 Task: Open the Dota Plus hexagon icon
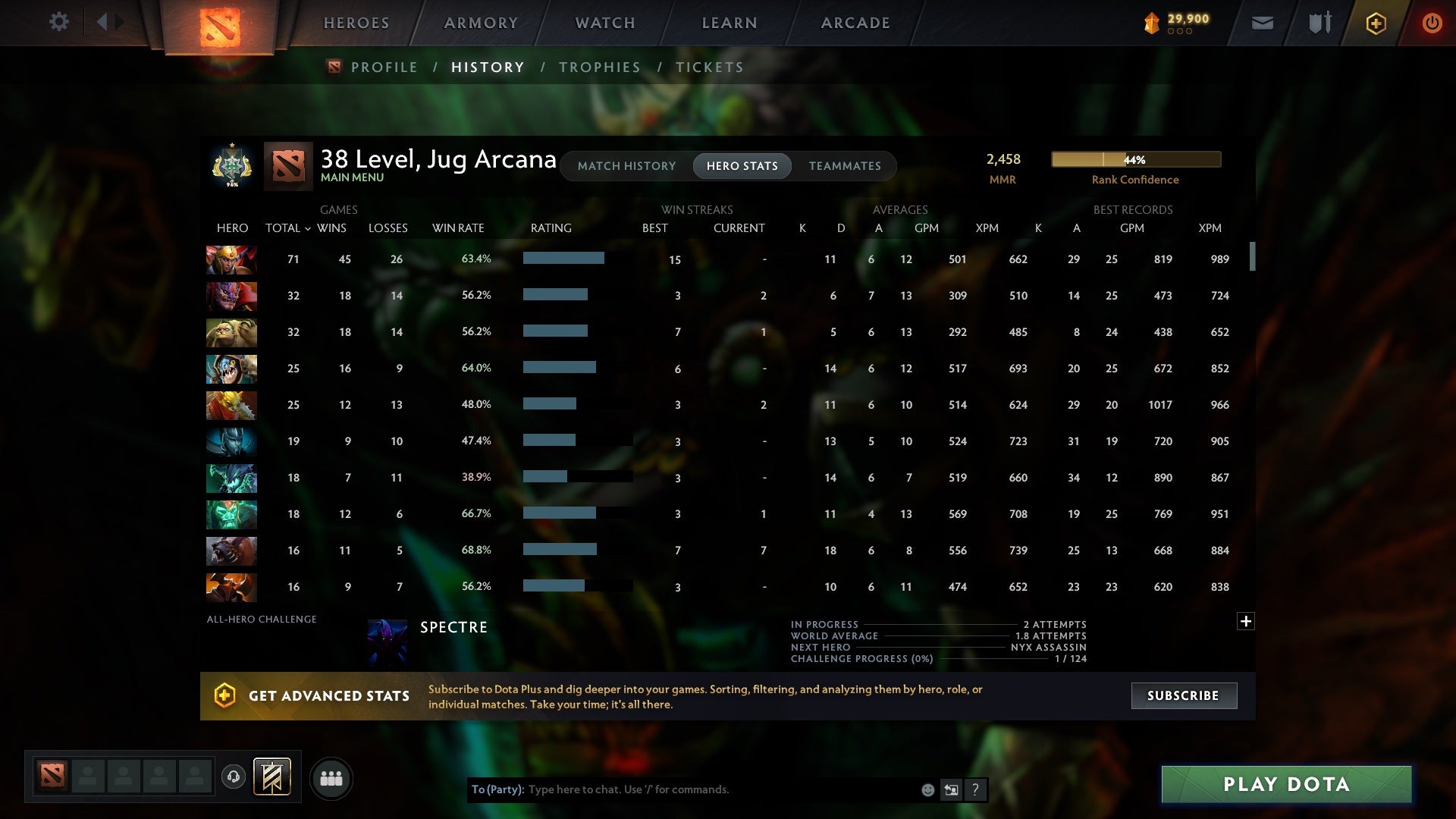point(1376,23)
